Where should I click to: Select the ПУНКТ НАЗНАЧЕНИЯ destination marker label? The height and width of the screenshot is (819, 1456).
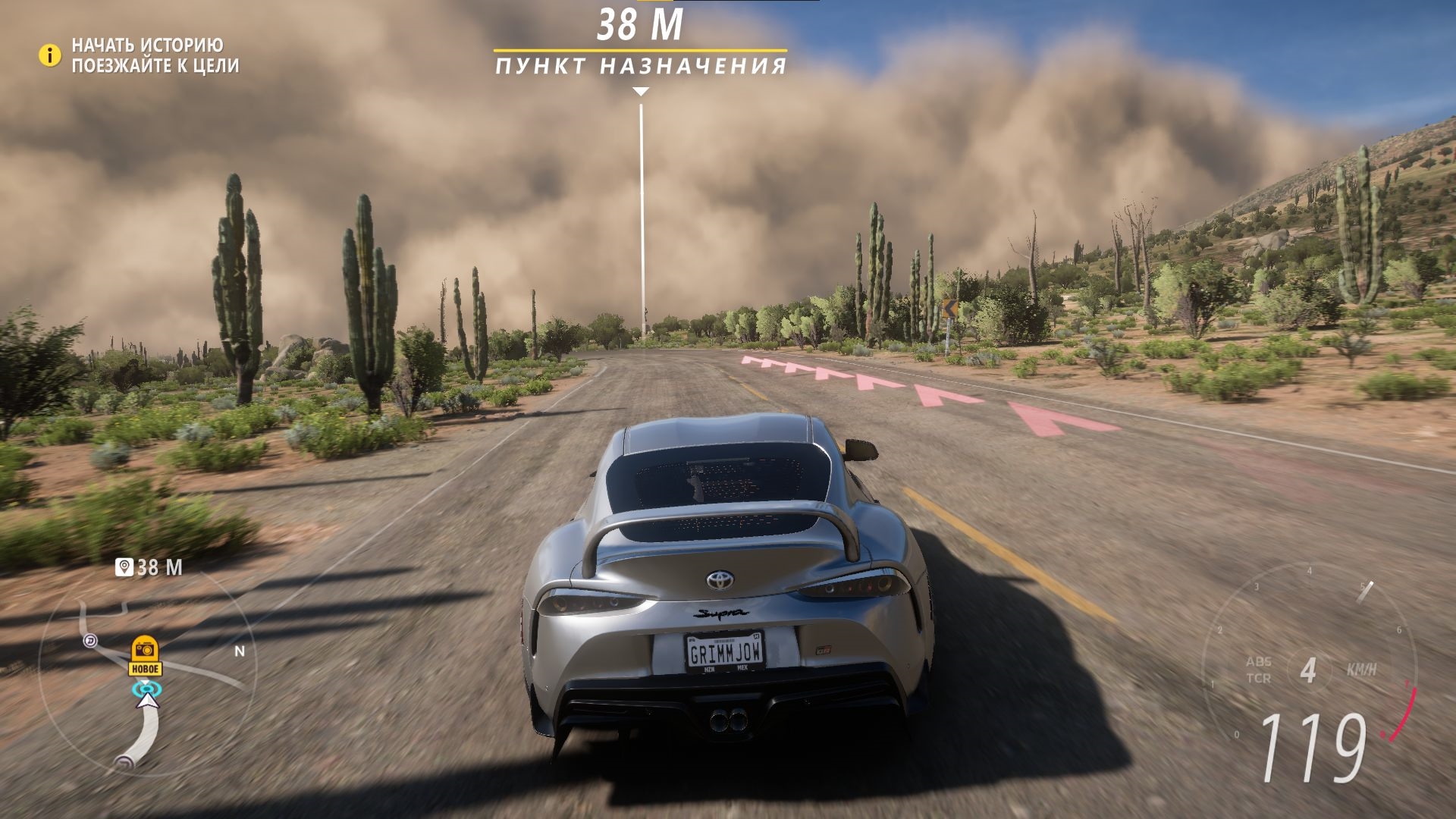[x=641, y=67]
